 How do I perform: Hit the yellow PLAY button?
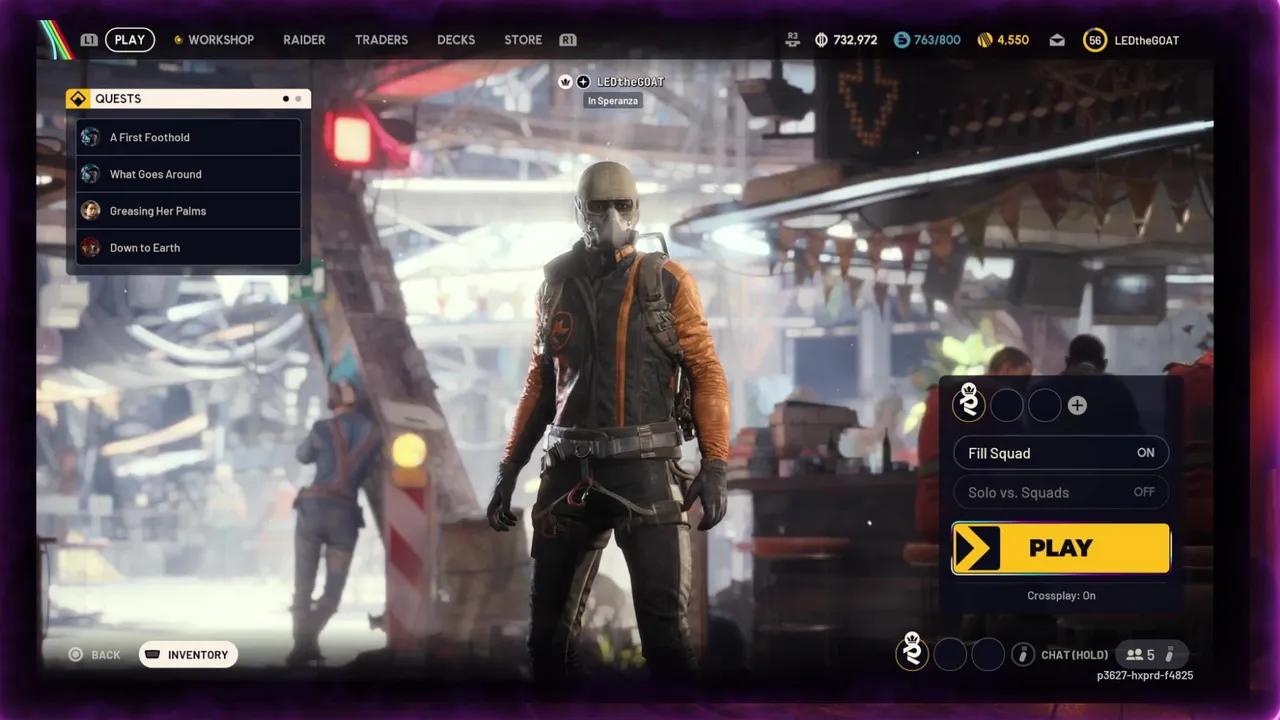click(1060, 548)
